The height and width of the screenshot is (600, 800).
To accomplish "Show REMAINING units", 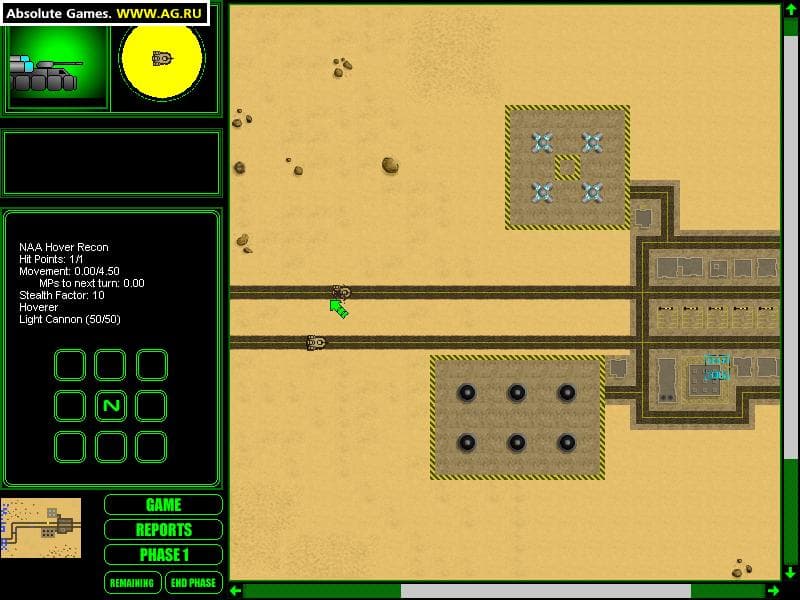I will click(x=132, y=583).
